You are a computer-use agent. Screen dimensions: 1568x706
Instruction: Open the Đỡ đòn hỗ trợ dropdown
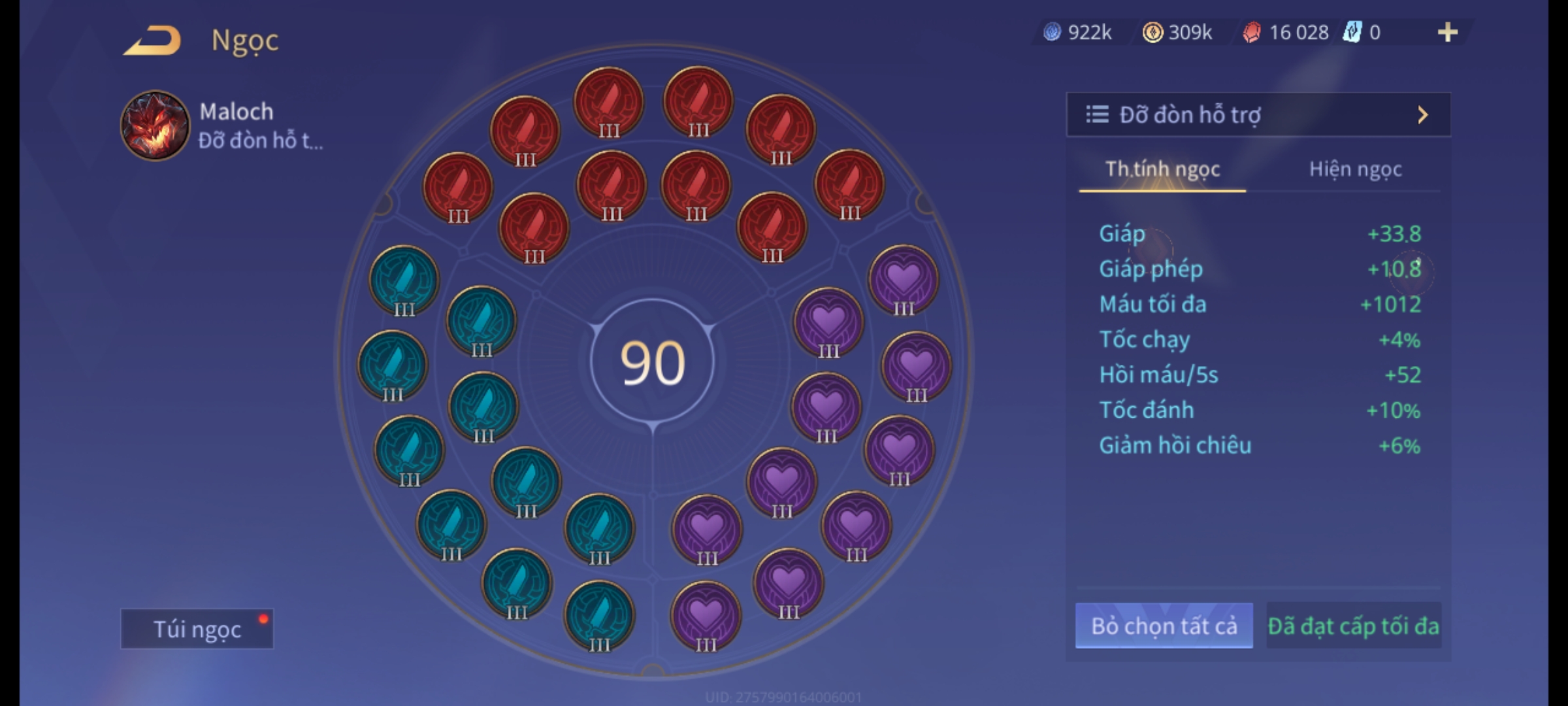(1258, 115)
